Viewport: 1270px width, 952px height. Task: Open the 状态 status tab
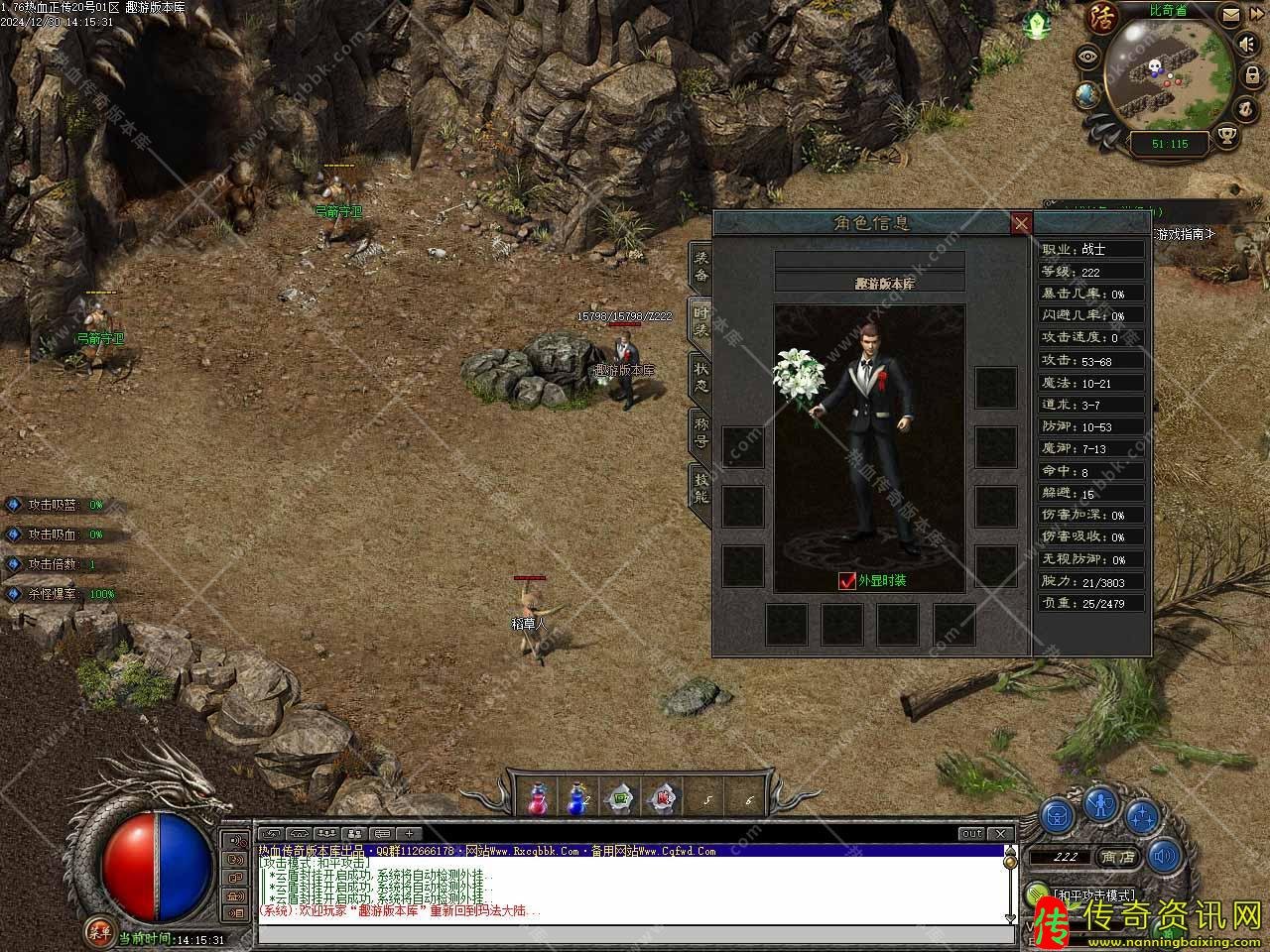700,377
